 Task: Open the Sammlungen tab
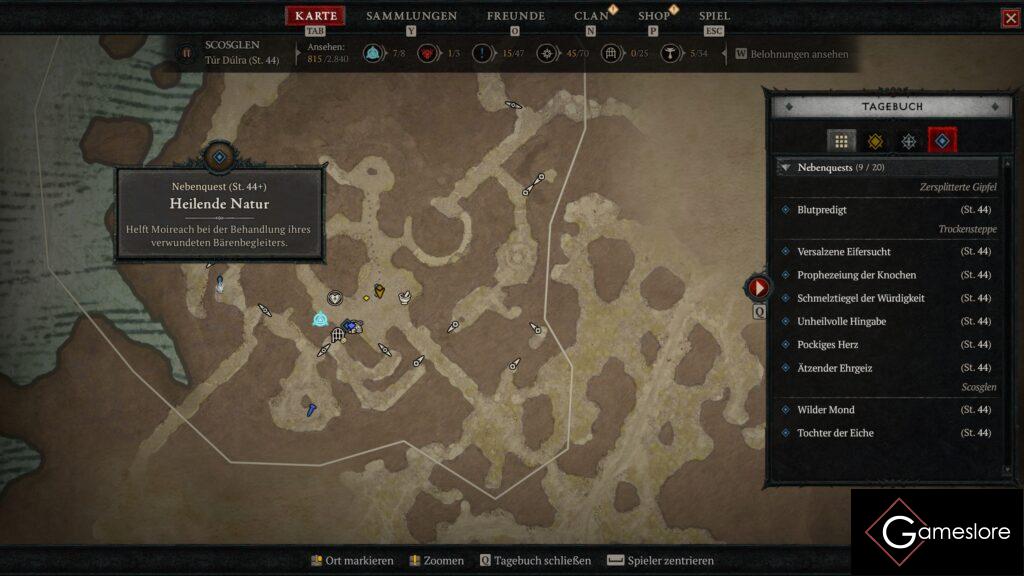point(411,16)
